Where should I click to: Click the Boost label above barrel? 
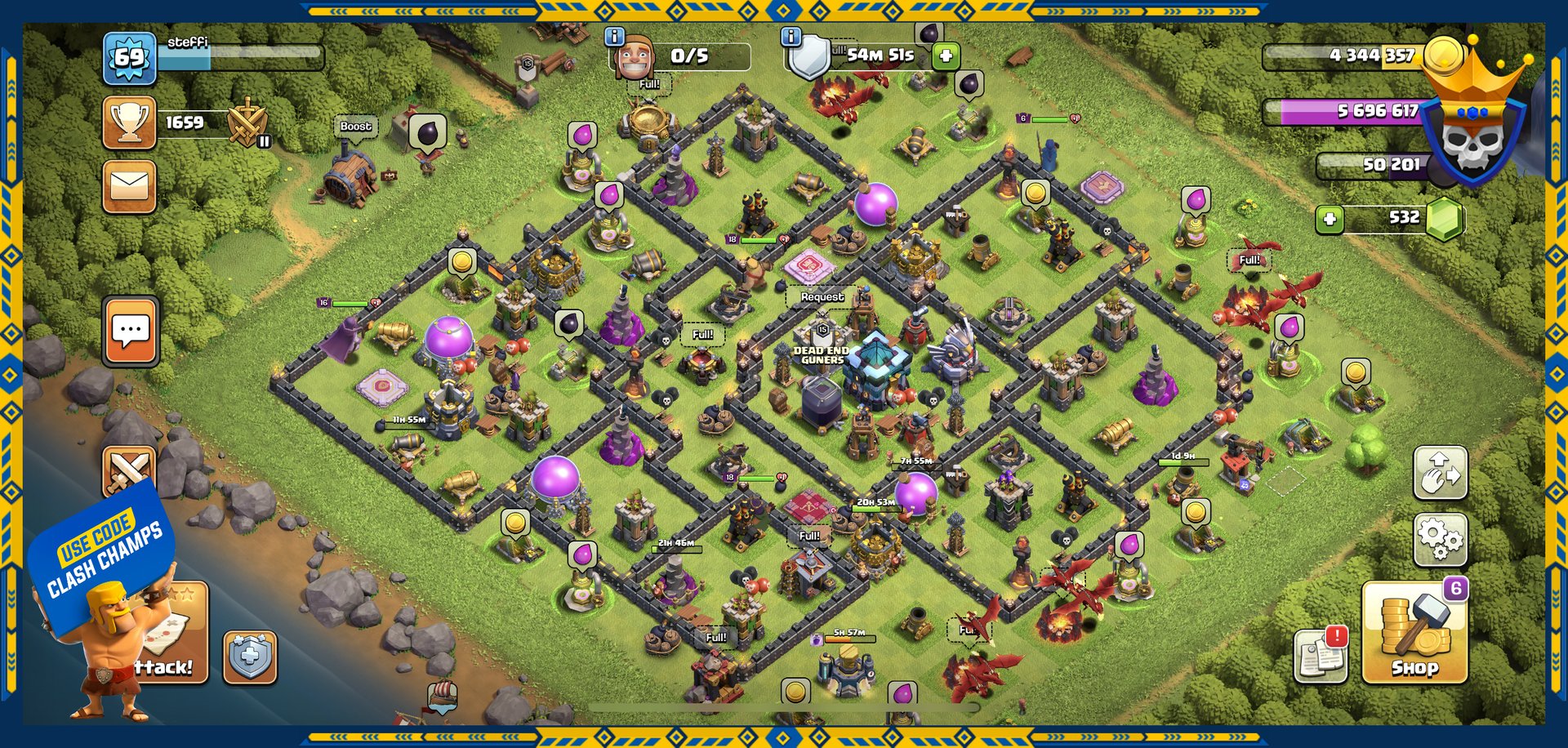[x=355, y=127]
